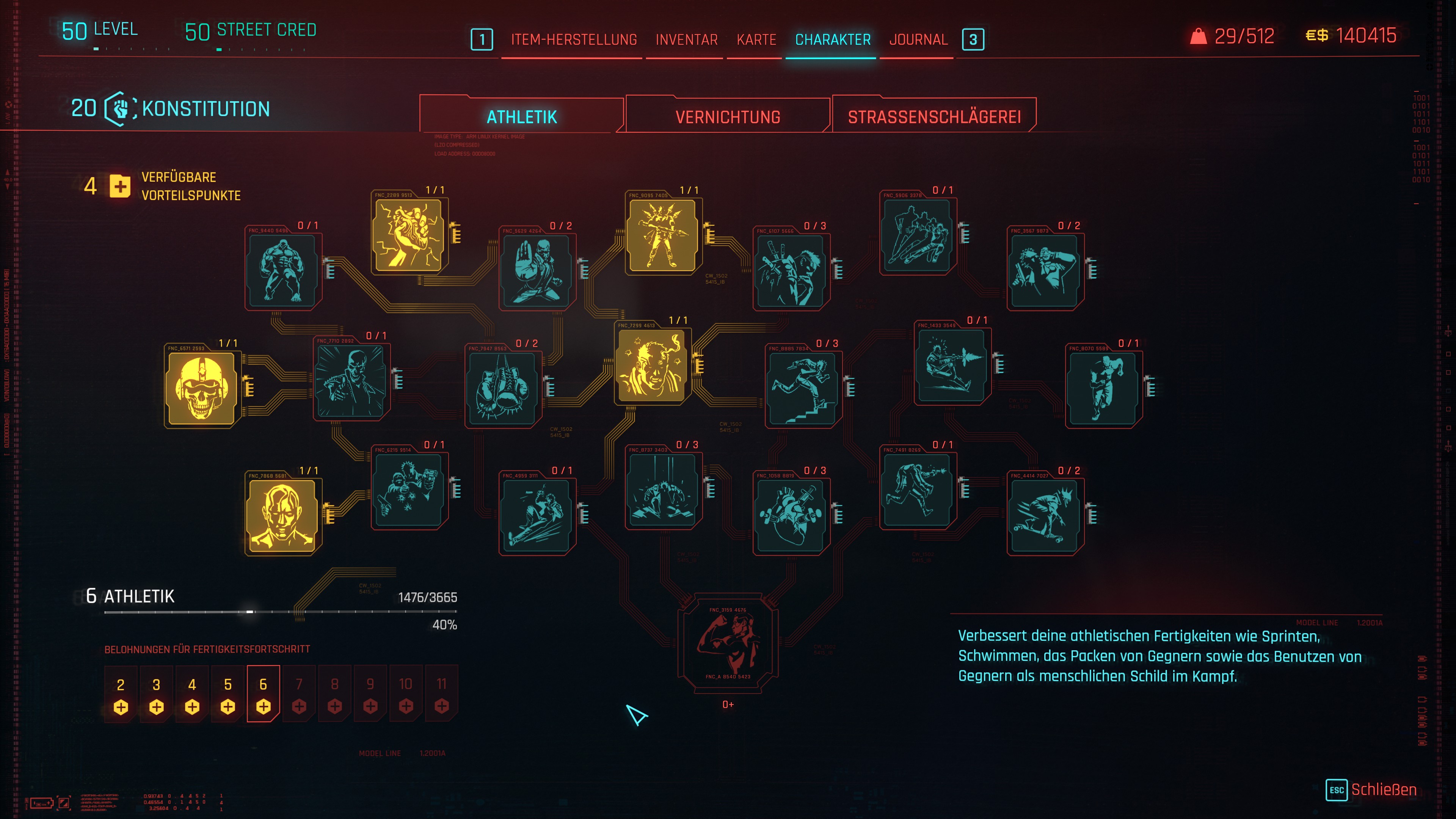Select the golden bruised face perk

coord(652,365)
